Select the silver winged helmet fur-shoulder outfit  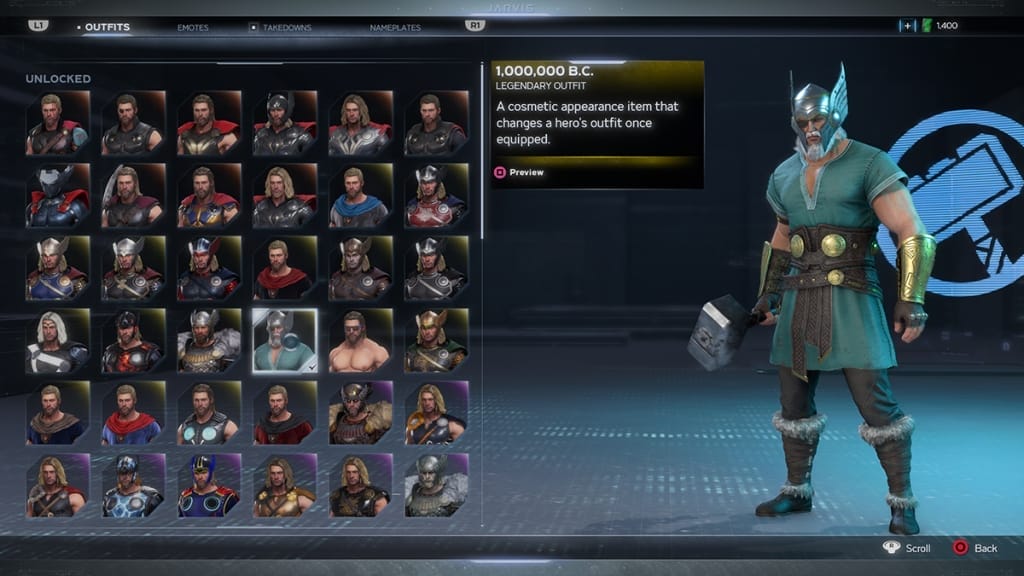point(209,340)
